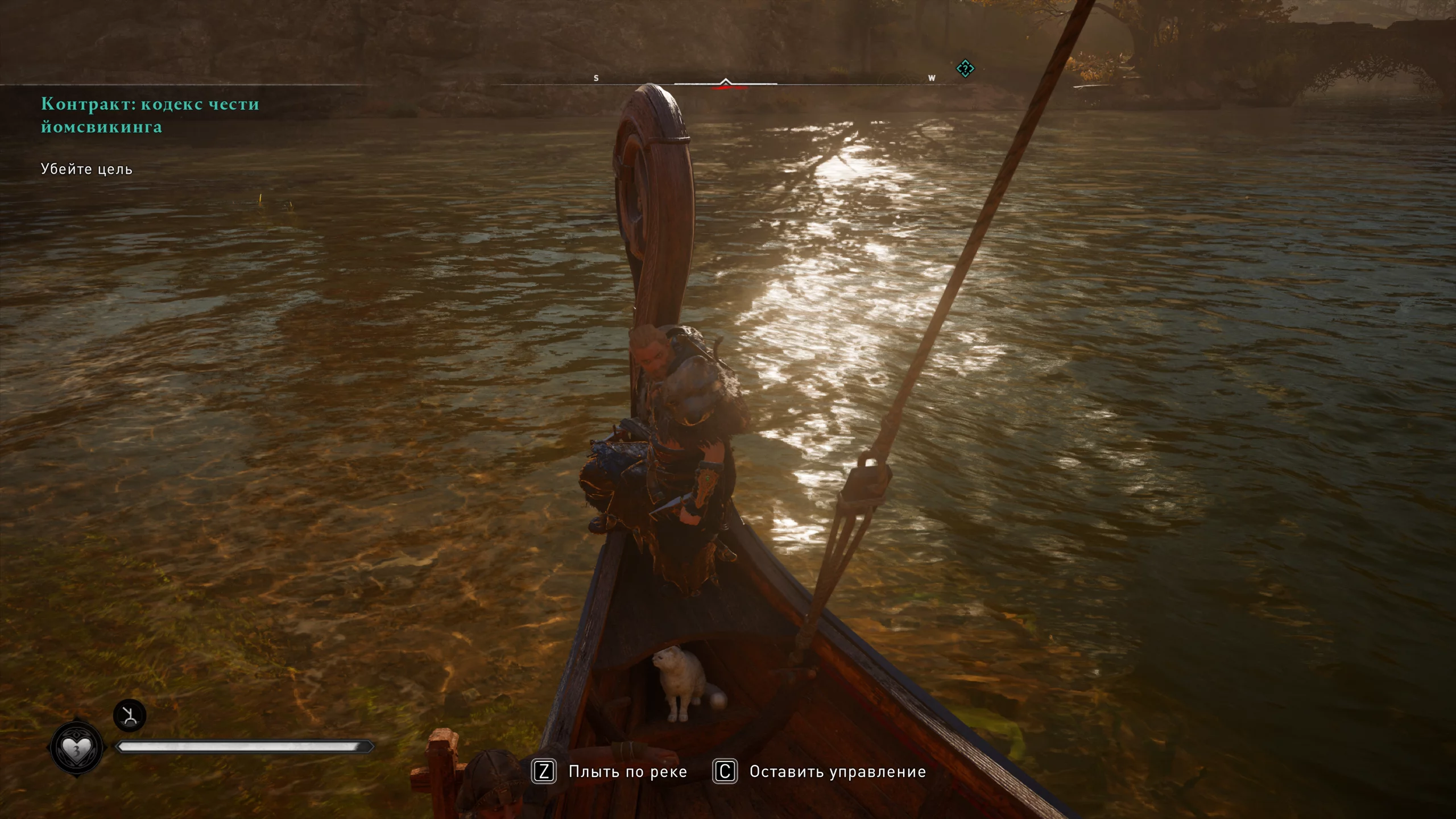Click the compass bar center marker
This screenshot has height=819, width=1456.
coord(725,83)
